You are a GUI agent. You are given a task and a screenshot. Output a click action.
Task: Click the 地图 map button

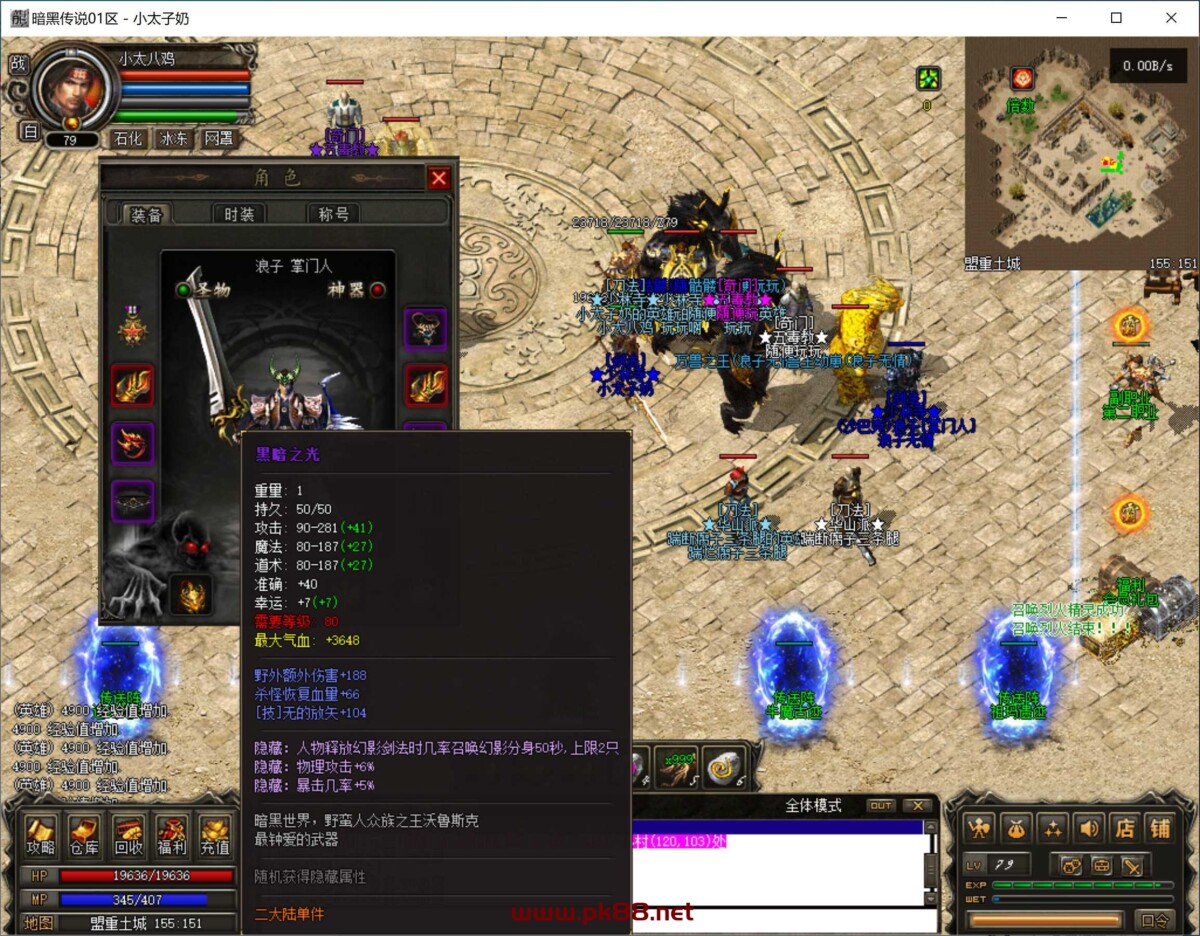[39, 922]
